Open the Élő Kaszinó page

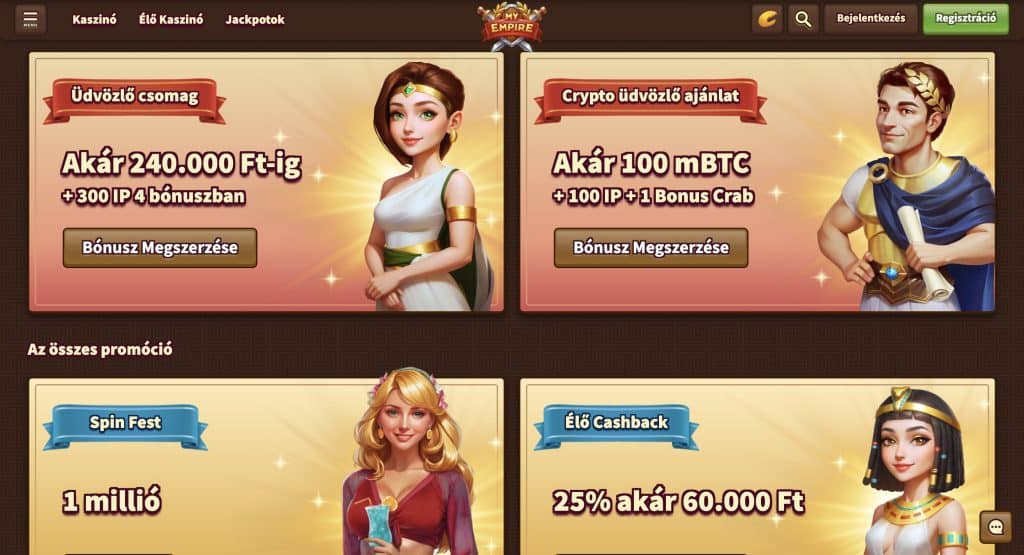pyautogui.click(x=171, y=20)
